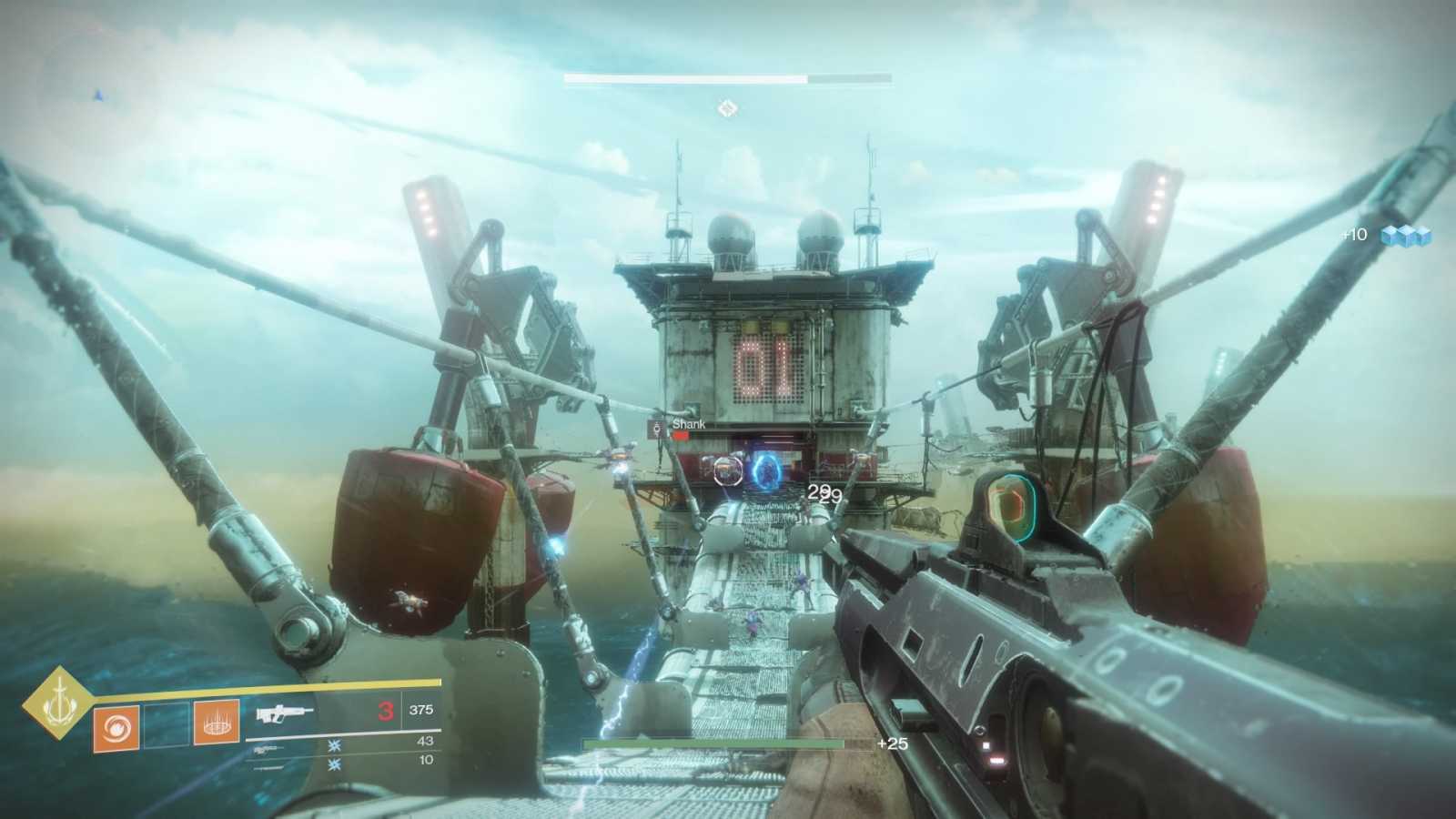Click the small Shank enemy icon beside its name
1456x819 pixels.
(657, 426)
